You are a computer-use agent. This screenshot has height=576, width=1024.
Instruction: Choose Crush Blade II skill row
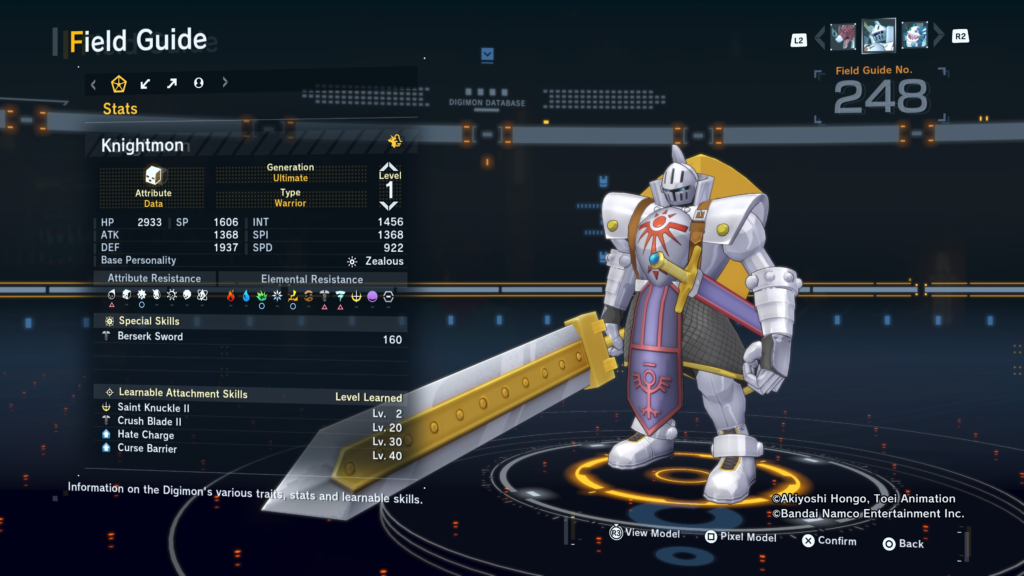250,422
